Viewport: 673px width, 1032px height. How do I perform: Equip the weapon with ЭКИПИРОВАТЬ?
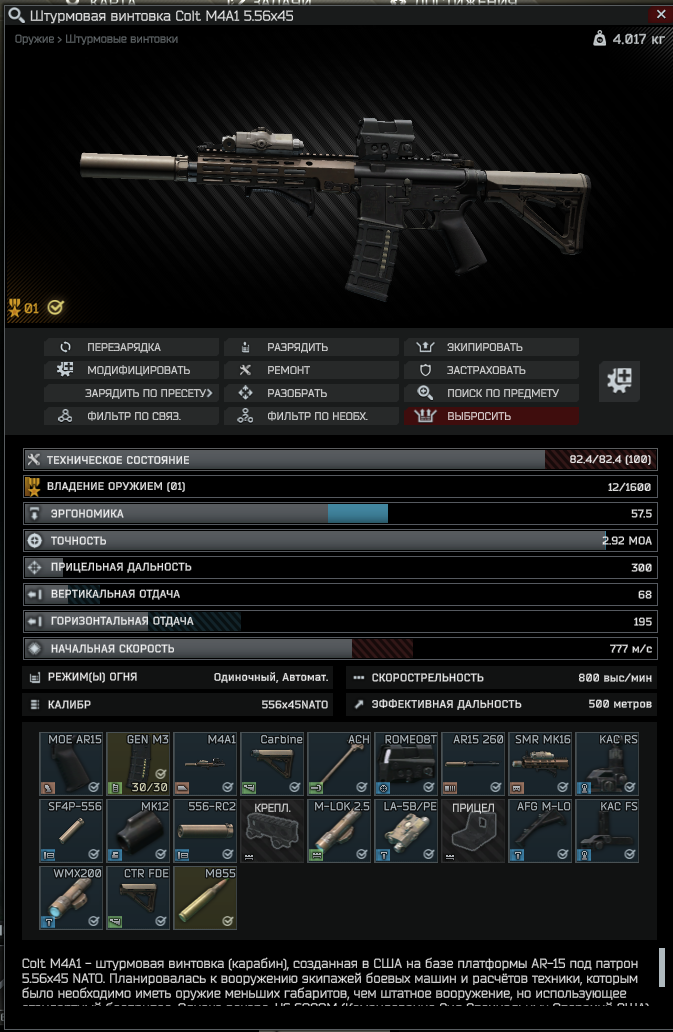(491, 347)
